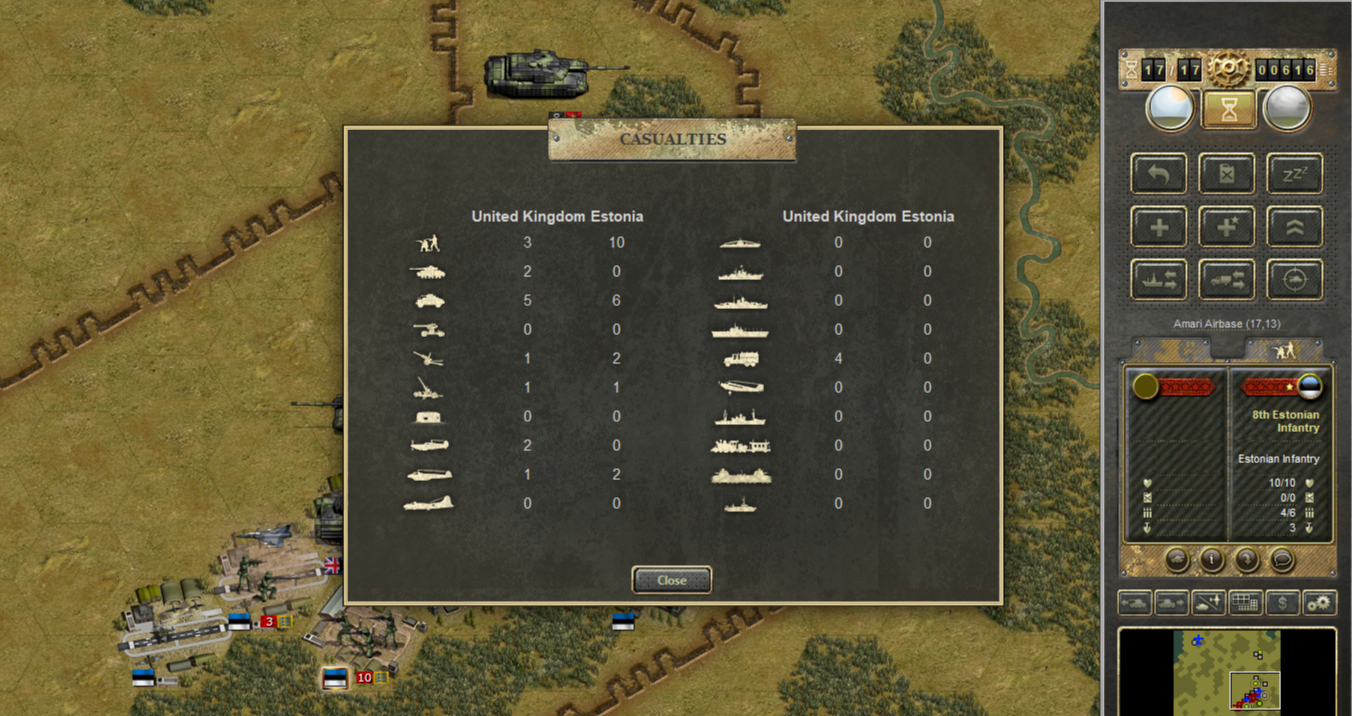Click the truck transport toggle button
Screen dimensions: 1352x716
pos(1227,280)
